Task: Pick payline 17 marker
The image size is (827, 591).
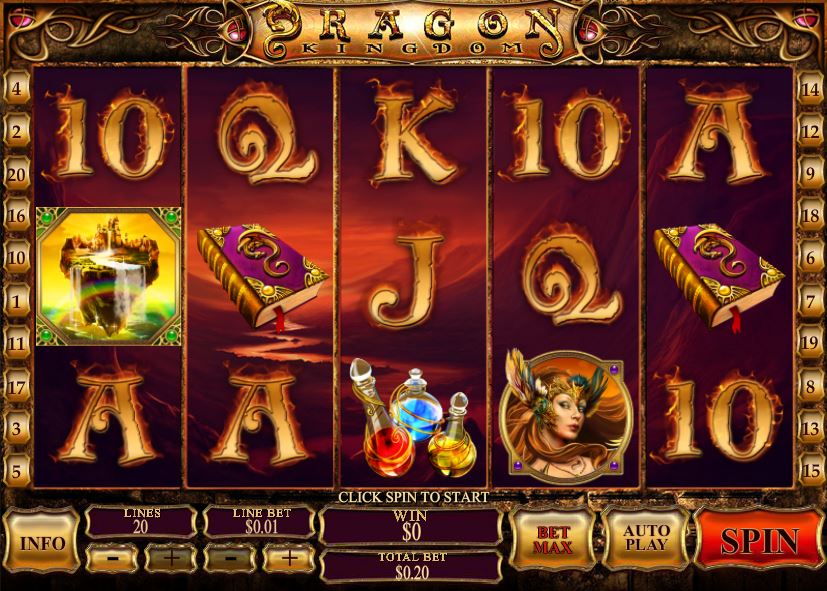Action: (17, 385)
